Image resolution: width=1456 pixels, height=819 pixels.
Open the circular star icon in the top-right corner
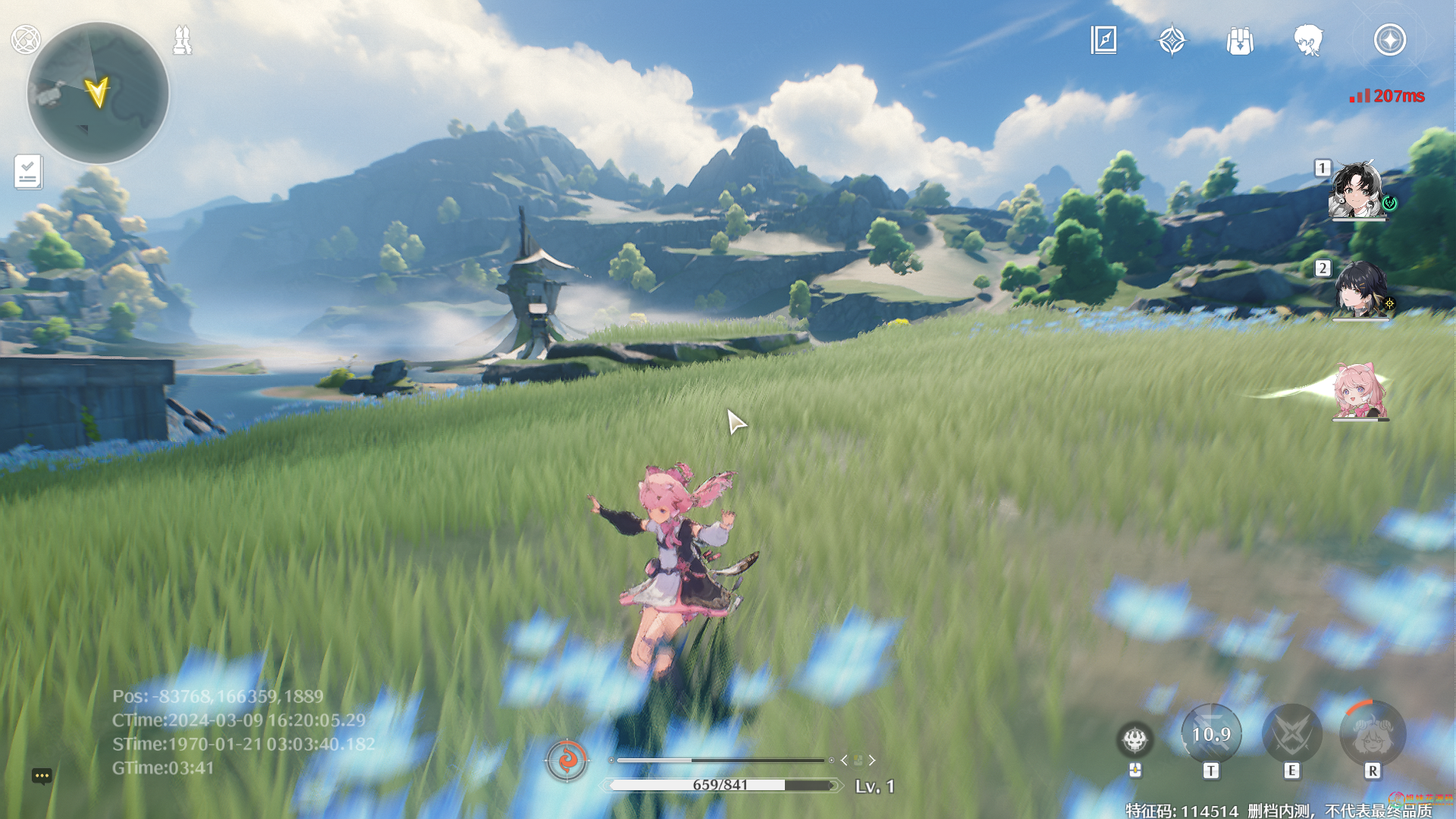click(1389, 40)
